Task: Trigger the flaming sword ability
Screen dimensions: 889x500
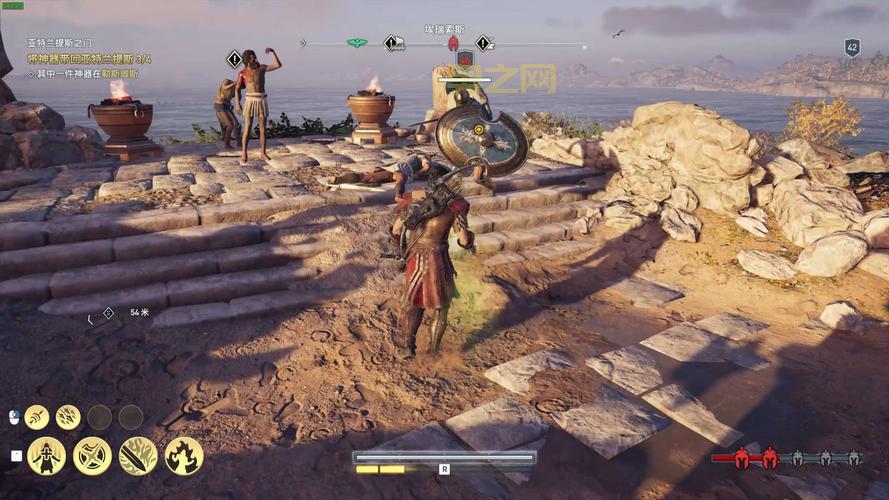Action: tap(138, 456)
